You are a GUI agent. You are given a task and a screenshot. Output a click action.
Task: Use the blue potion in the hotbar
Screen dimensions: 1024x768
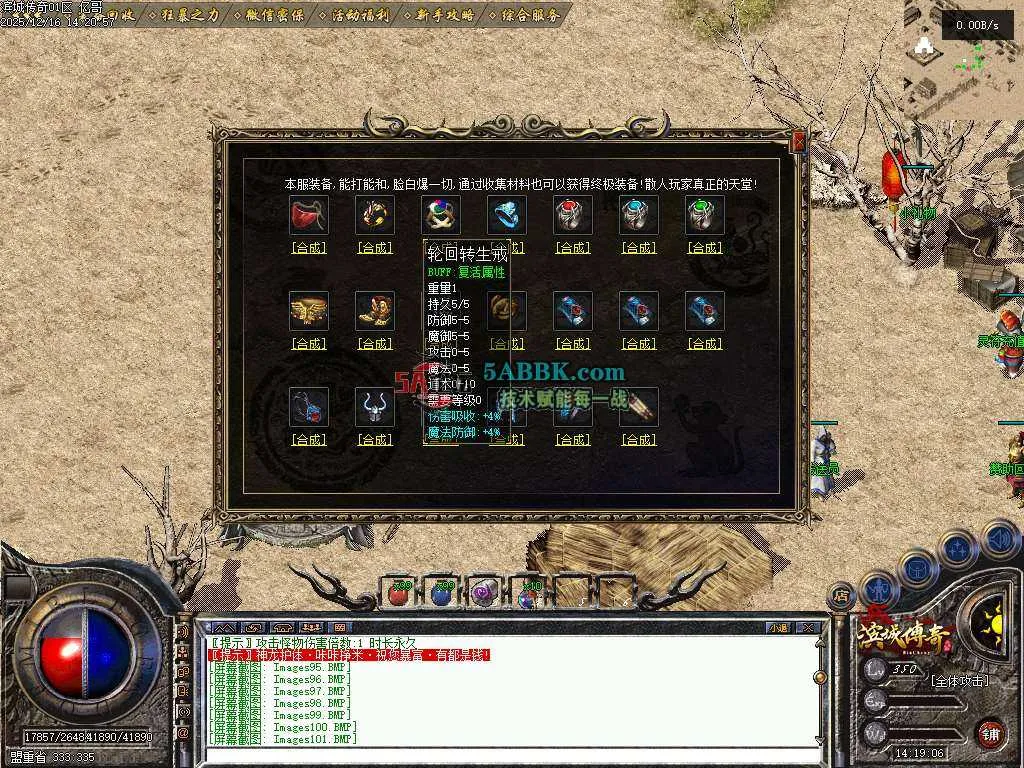[x=441, y=593]
